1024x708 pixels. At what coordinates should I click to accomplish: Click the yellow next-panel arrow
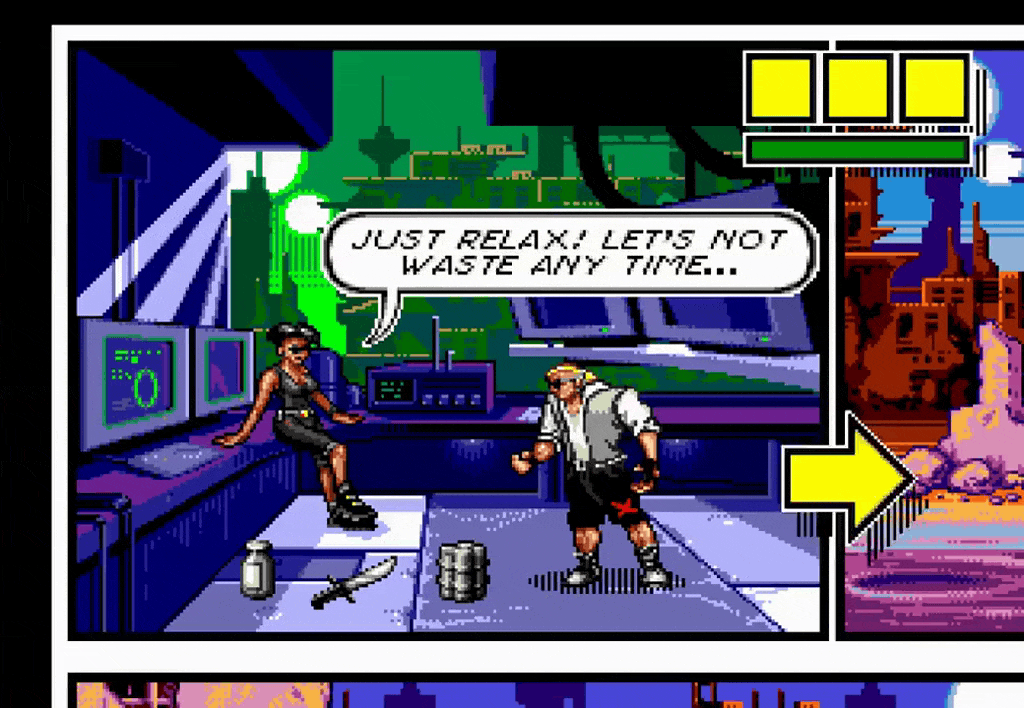848,478
